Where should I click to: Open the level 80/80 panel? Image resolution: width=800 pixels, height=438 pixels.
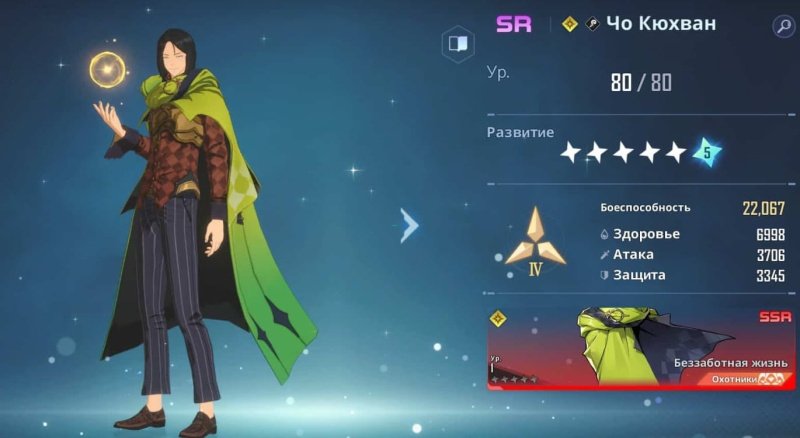640,82
